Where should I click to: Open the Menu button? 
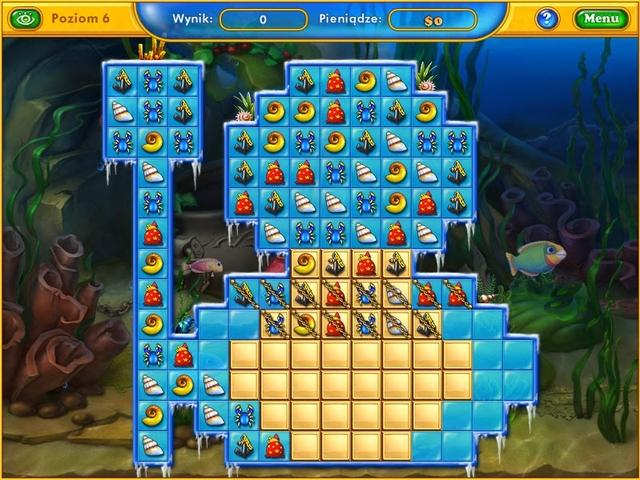601,18
